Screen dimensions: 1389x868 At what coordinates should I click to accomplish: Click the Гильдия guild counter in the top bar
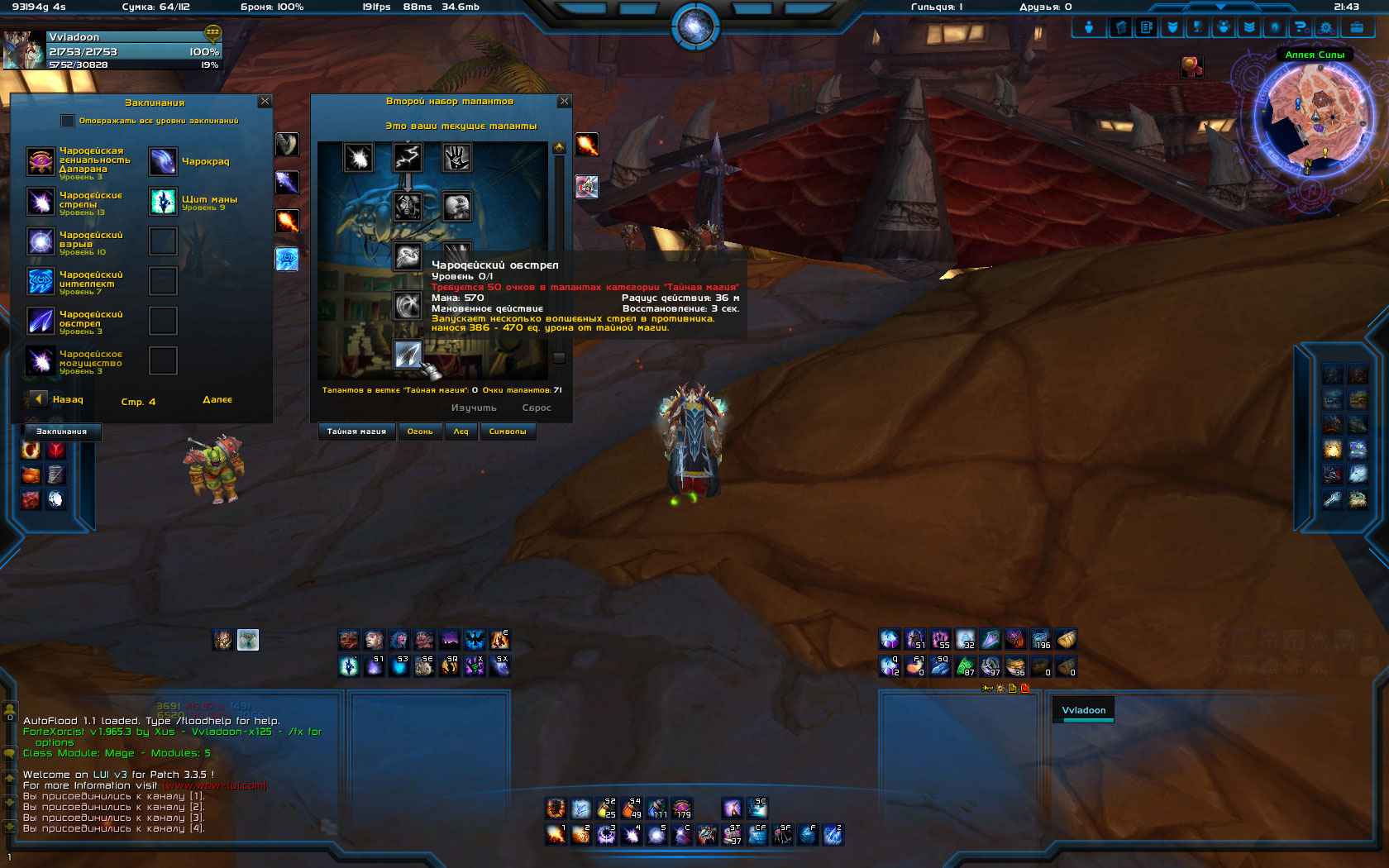[x=937, y=7]
